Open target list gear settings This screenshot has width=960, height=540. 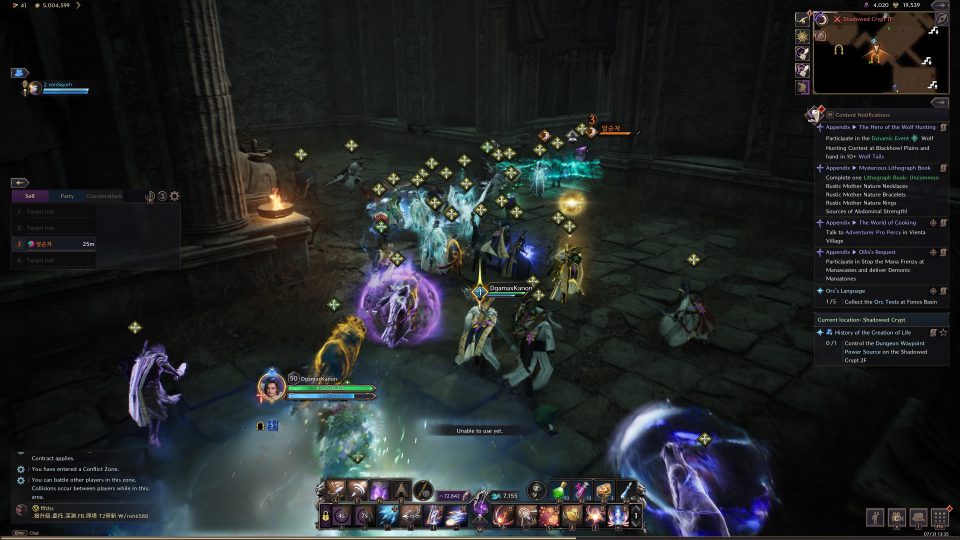coord(175,196)
